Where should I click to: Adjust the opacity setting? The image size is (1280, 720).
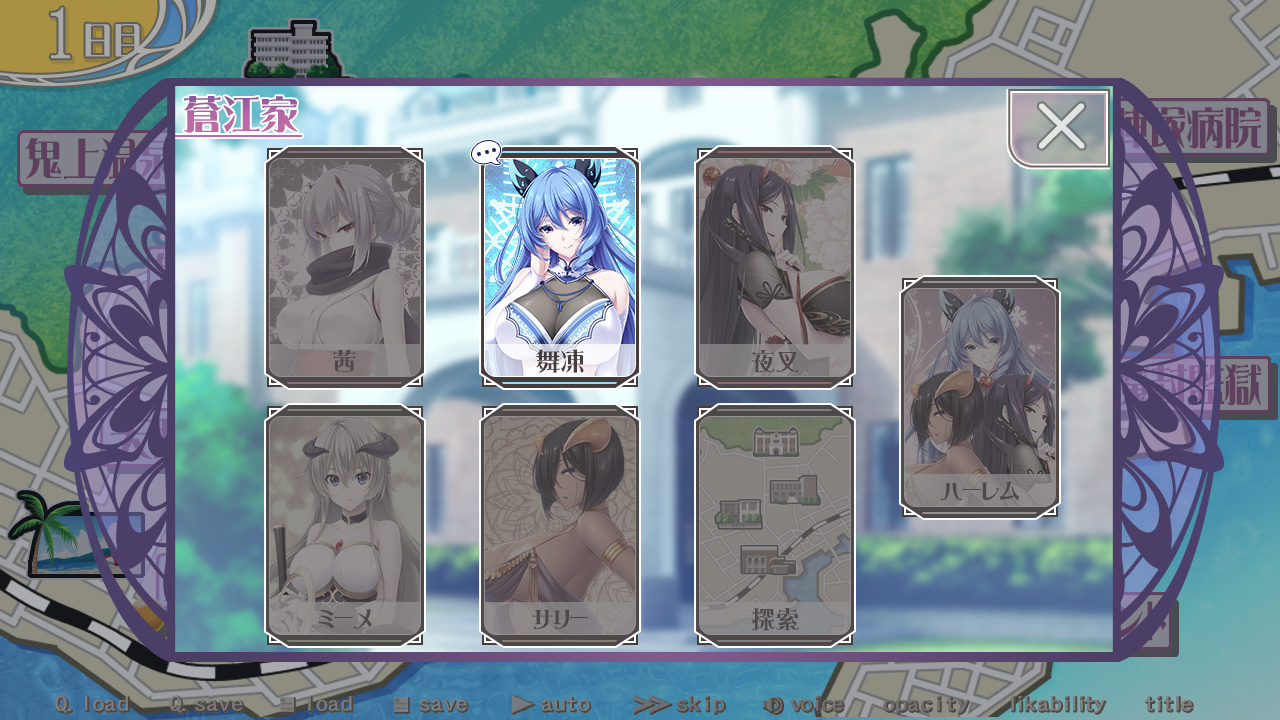click(926, 704)
